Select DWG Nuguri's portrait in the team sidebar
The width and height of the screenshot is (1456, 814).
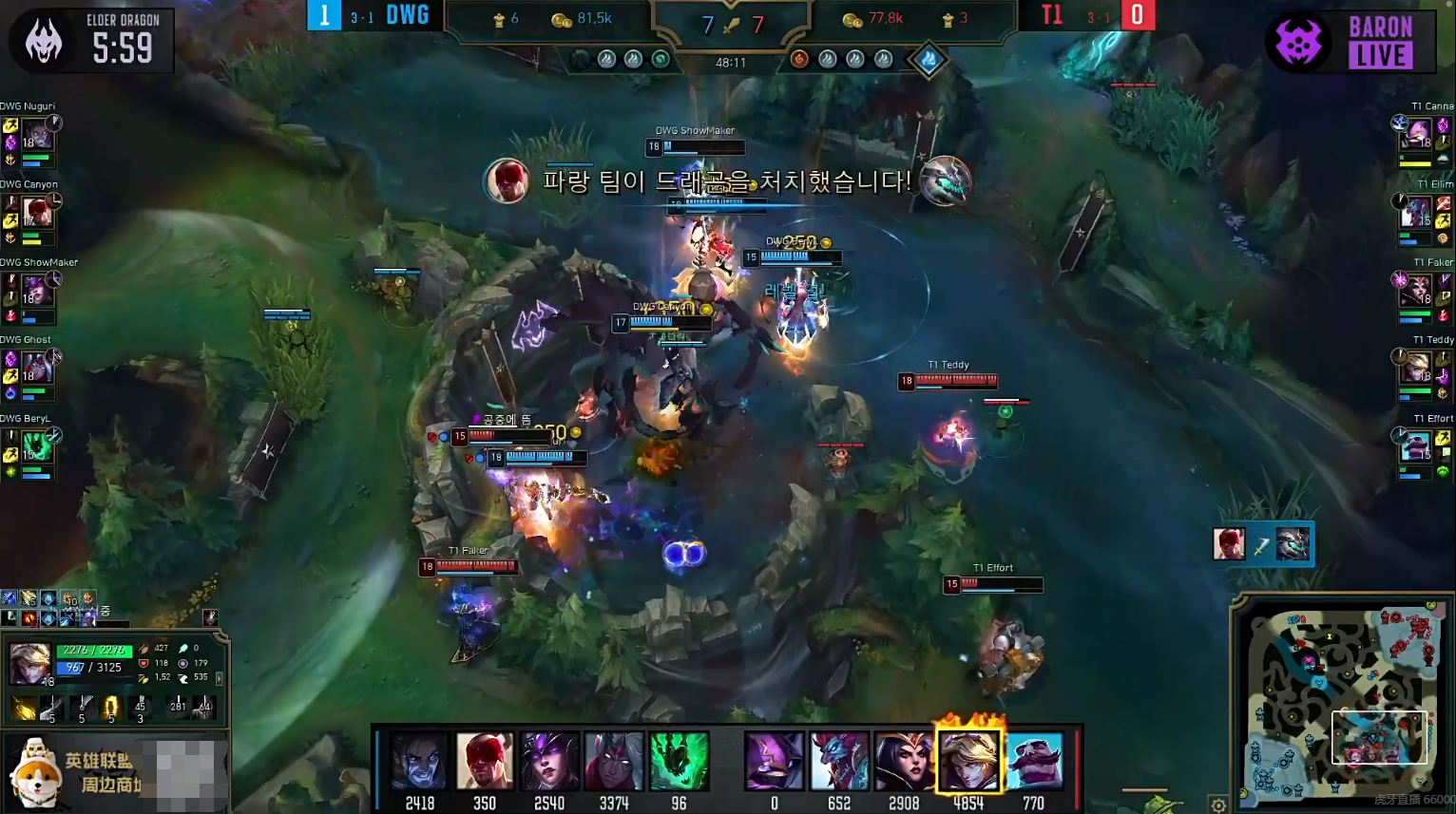point(37,134)
